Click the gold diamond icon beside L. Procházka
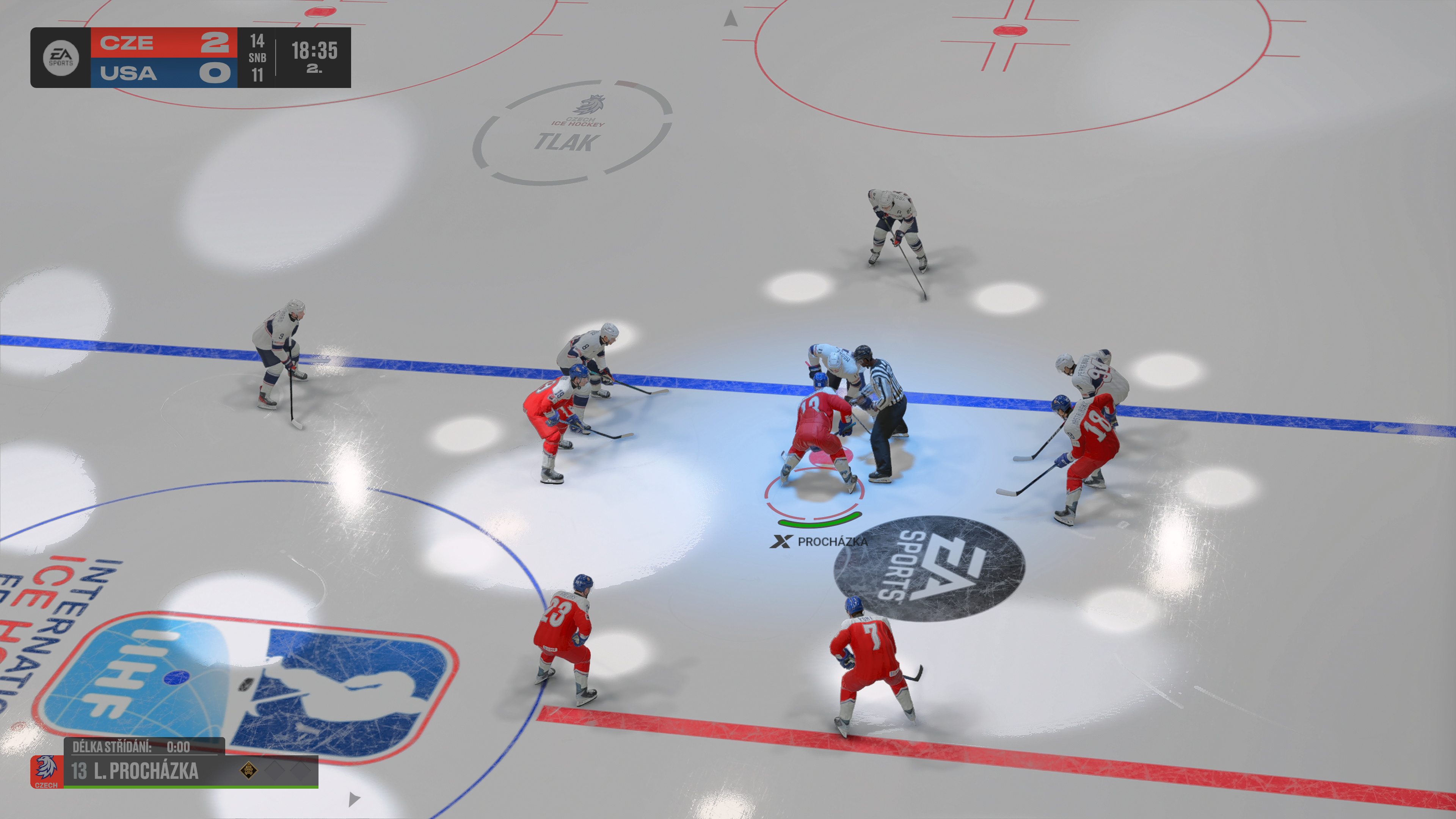 [x=249, y=770]
